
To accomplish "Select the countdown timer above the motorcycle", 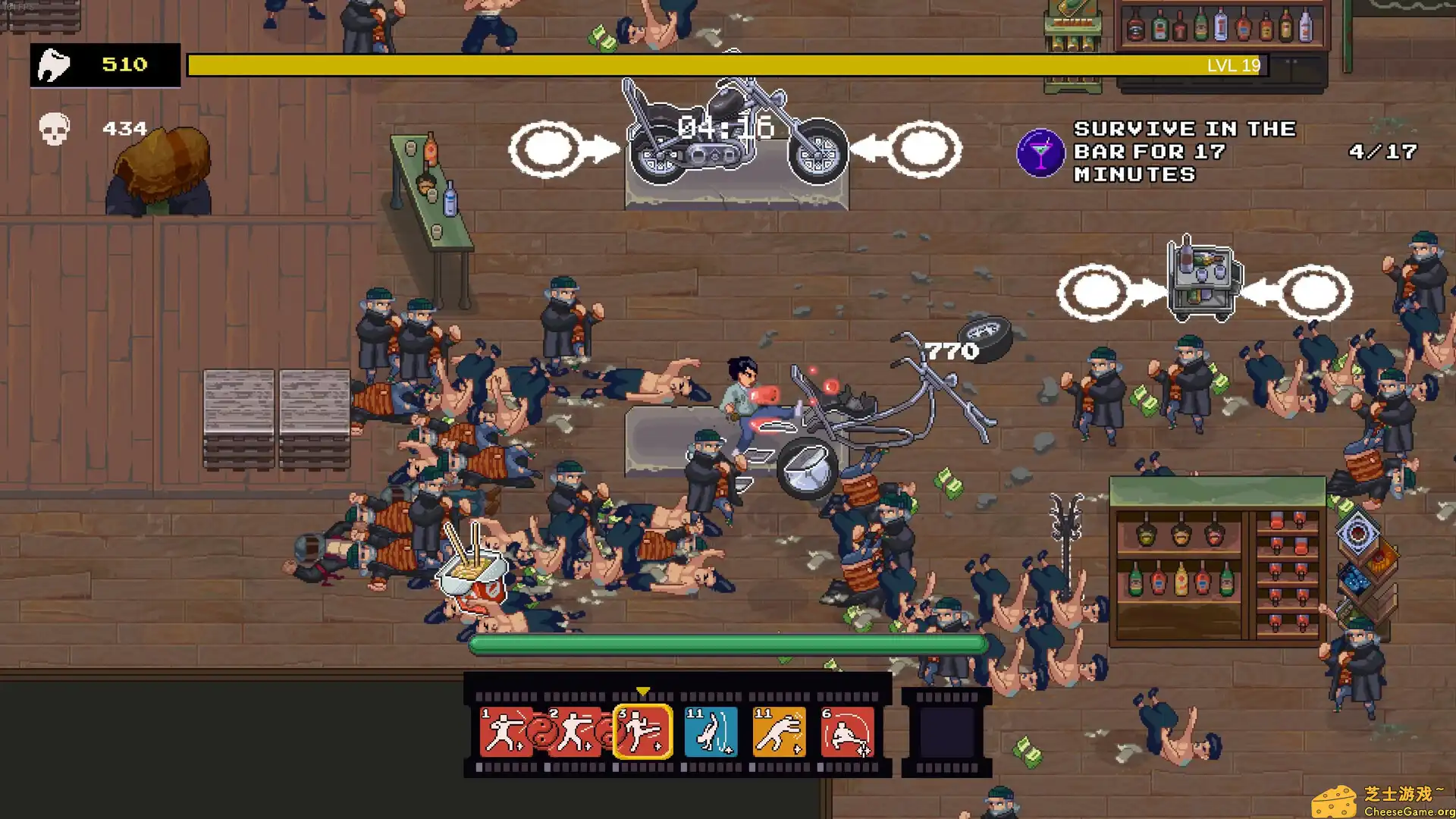I will click(x=724, y=127).
